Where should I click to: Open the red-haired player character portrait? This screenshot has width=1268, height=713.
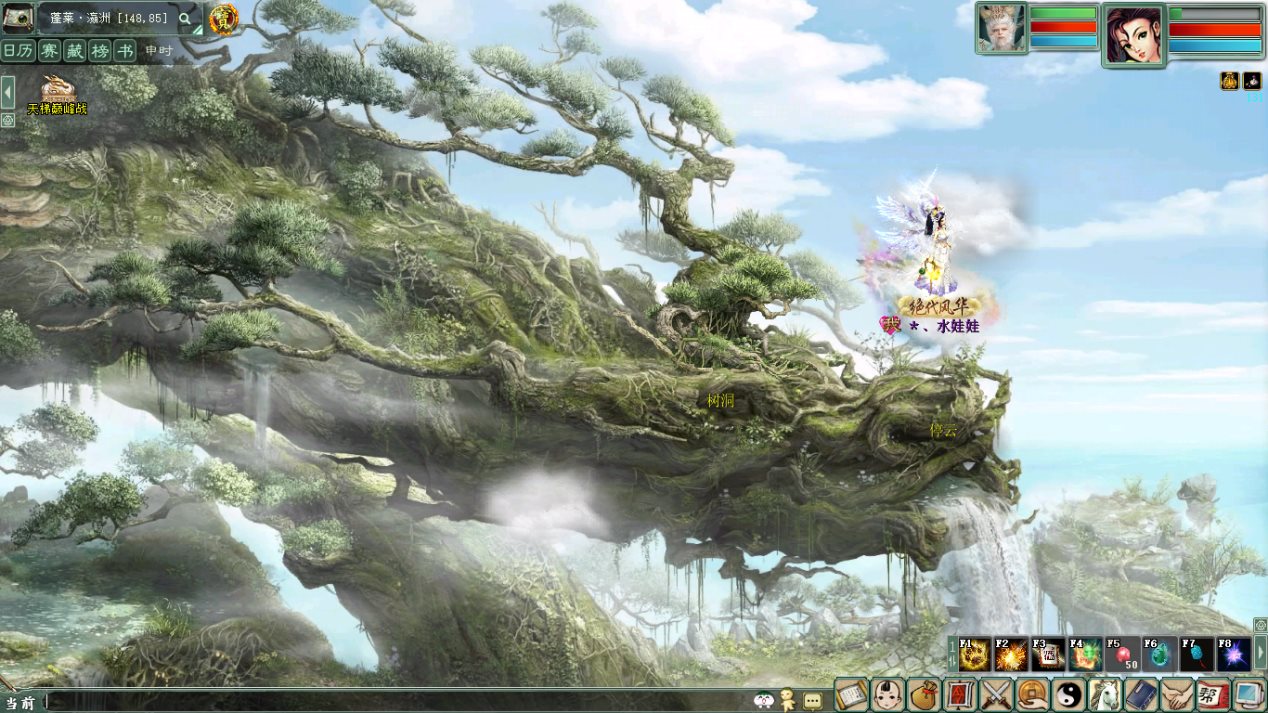[1134, 34]
